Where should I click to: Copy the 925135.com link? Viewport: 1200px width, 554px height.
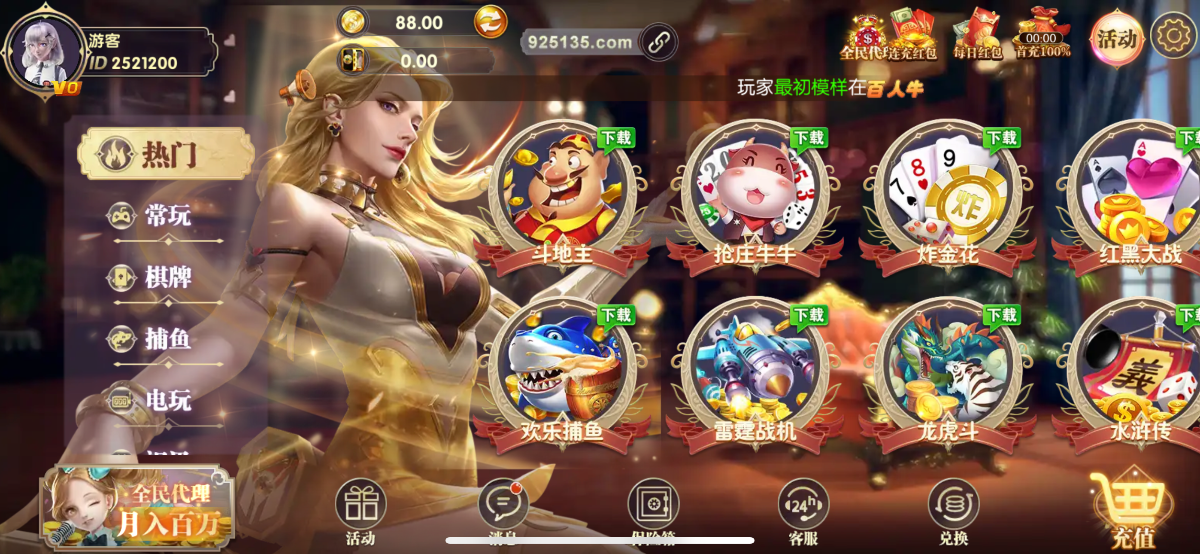pyautogui.click(x=658, y=42)
